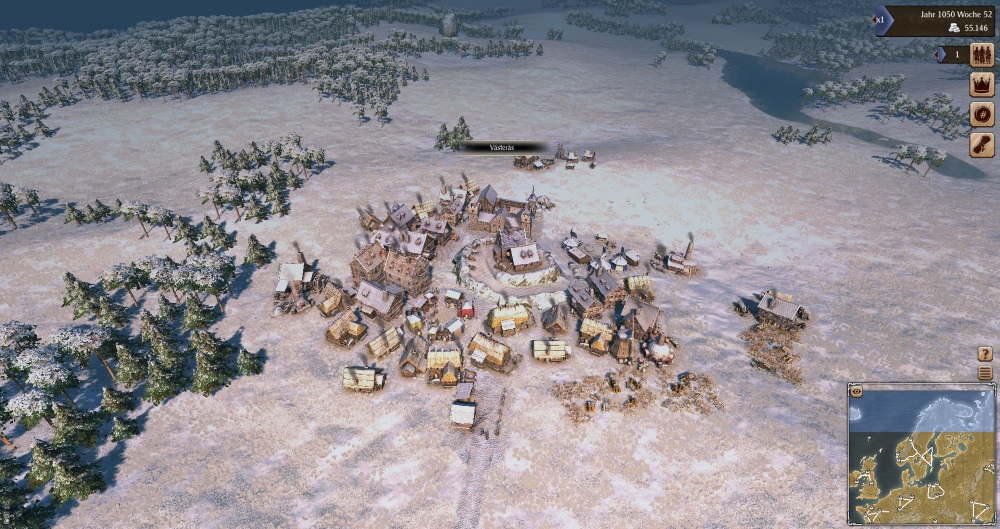Click the minimap of Northern Europe

[x=922, y=455]
